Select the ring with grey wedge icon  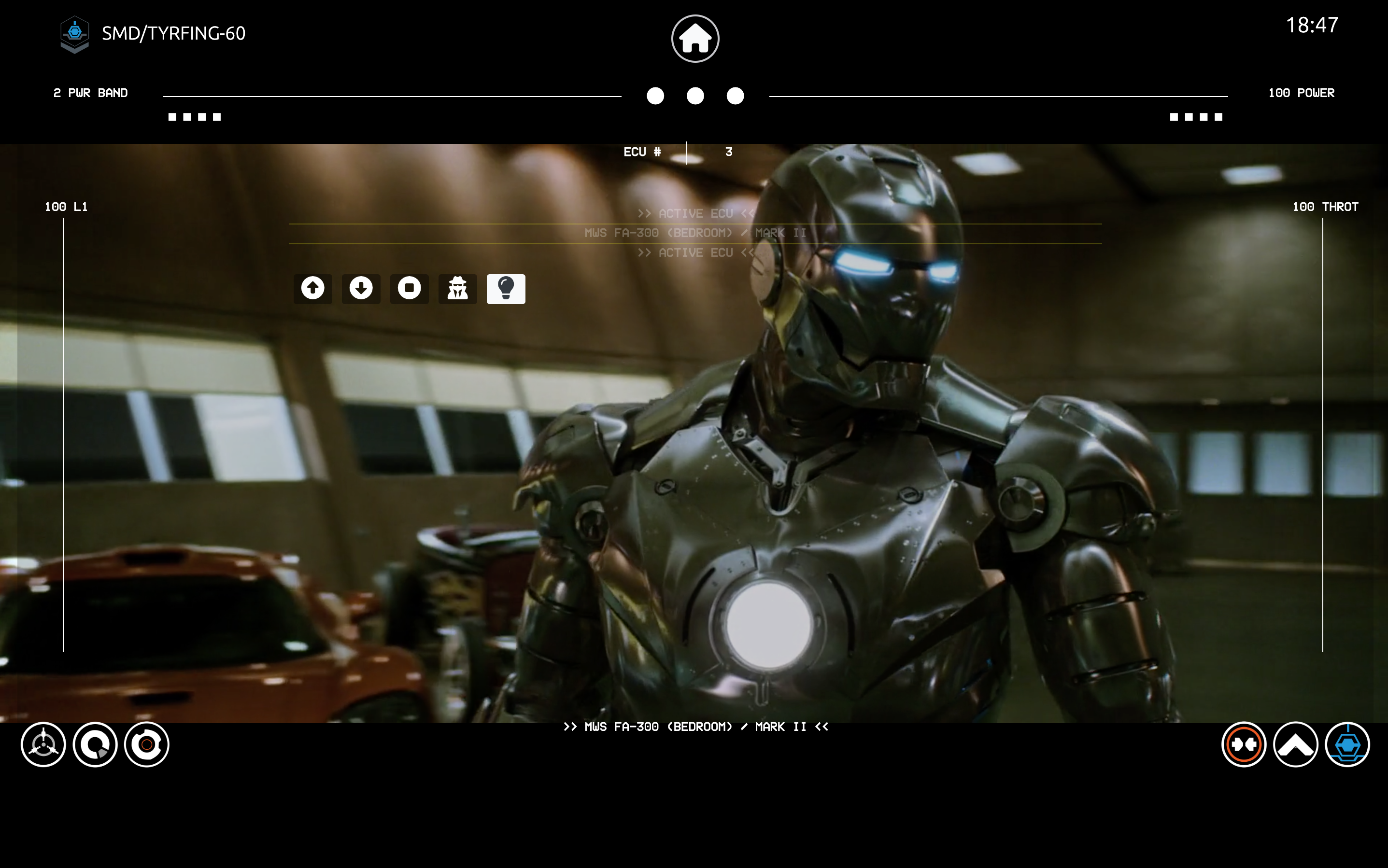pyautogui.click(x=95, y=744)
